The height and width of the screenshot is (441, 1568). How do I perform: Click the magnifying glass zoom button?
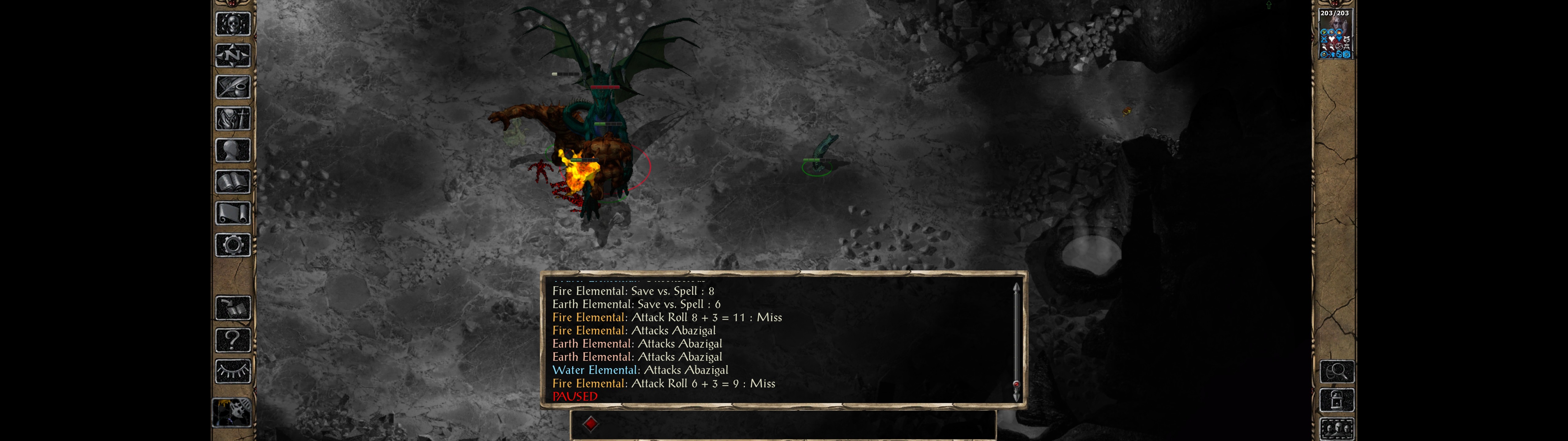(x=1337, y=371)
